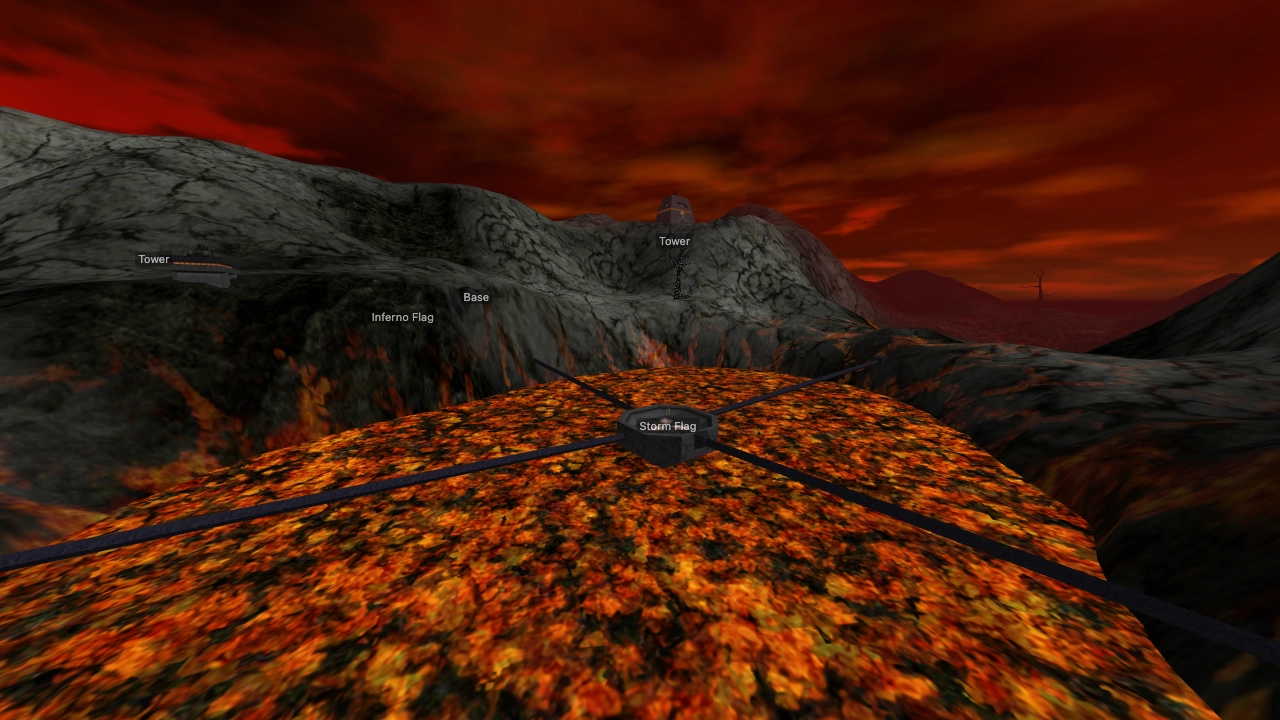Select the Base label near the ridge
This screenshot has width=1280, height=720.
[x=476, y=297]
